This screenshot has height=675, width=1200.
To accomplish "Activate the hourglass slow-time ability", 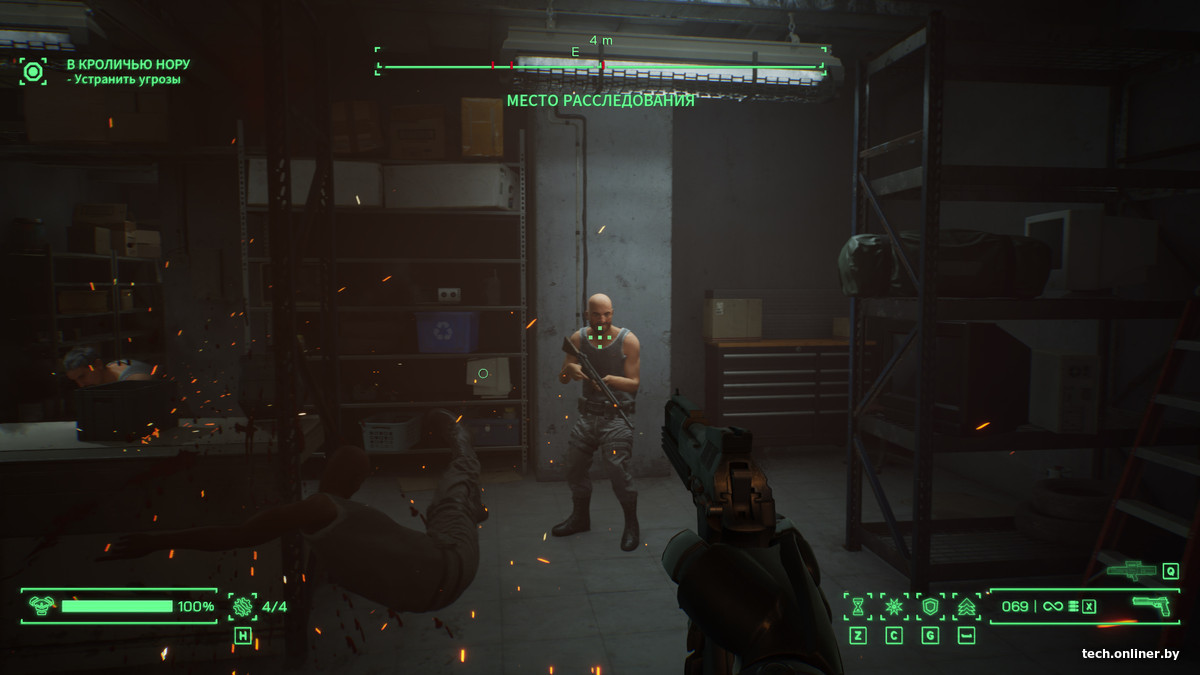I will [x=858, y=606].
